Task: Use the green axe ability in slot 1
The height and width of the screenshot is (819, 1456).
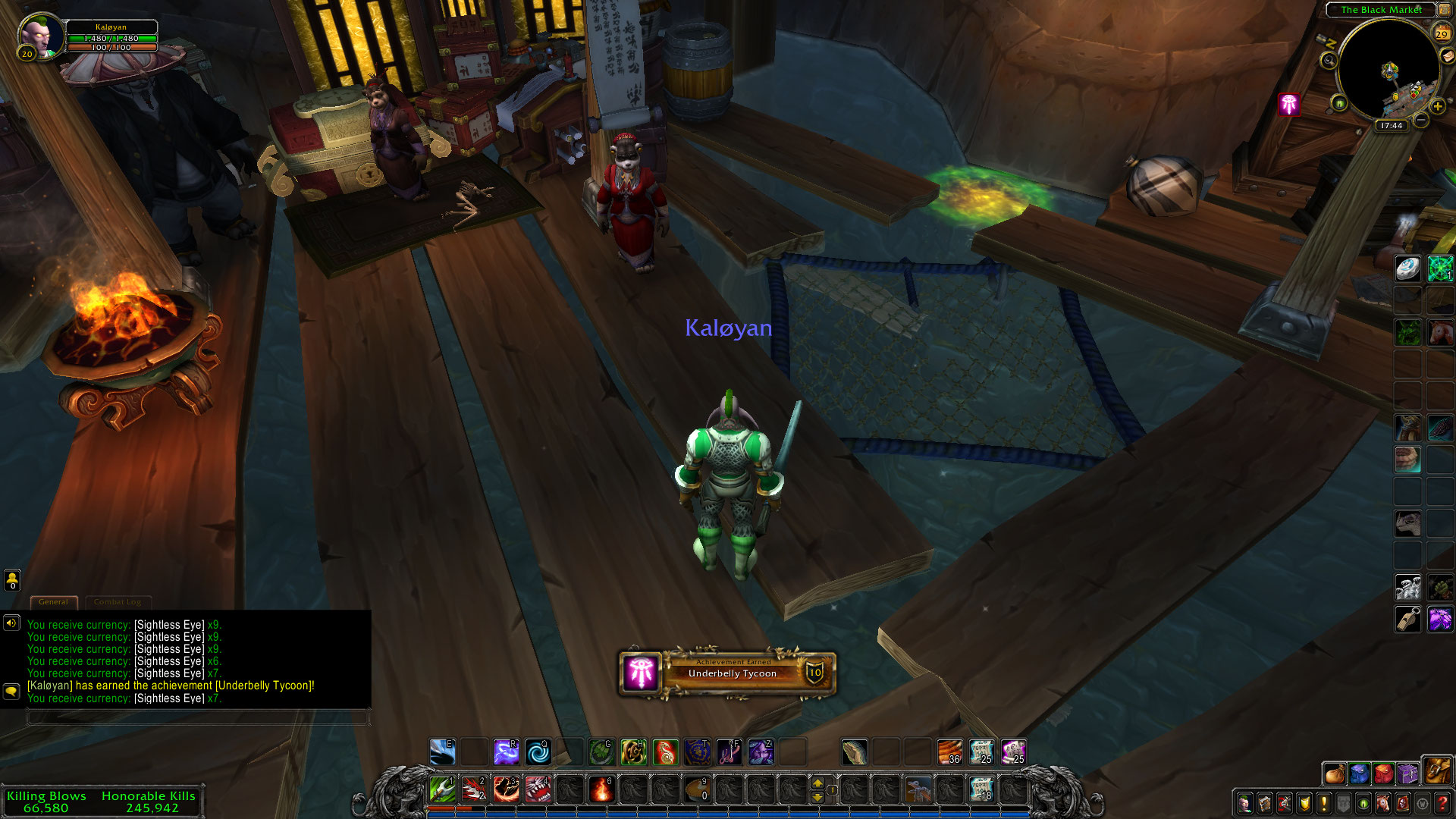Action: pyautogui.click(x=442, y=790)
